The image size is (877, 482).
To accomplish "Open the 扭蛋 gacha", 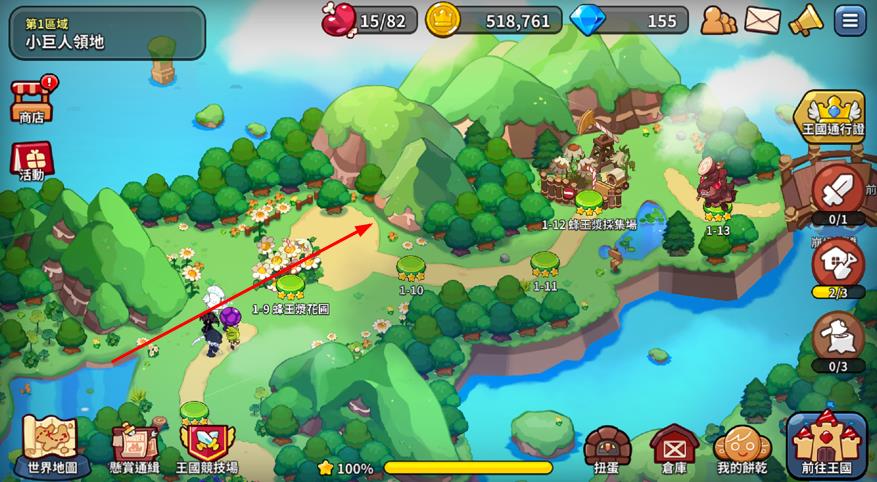I will pyautogui.click(x=607, y=449).
